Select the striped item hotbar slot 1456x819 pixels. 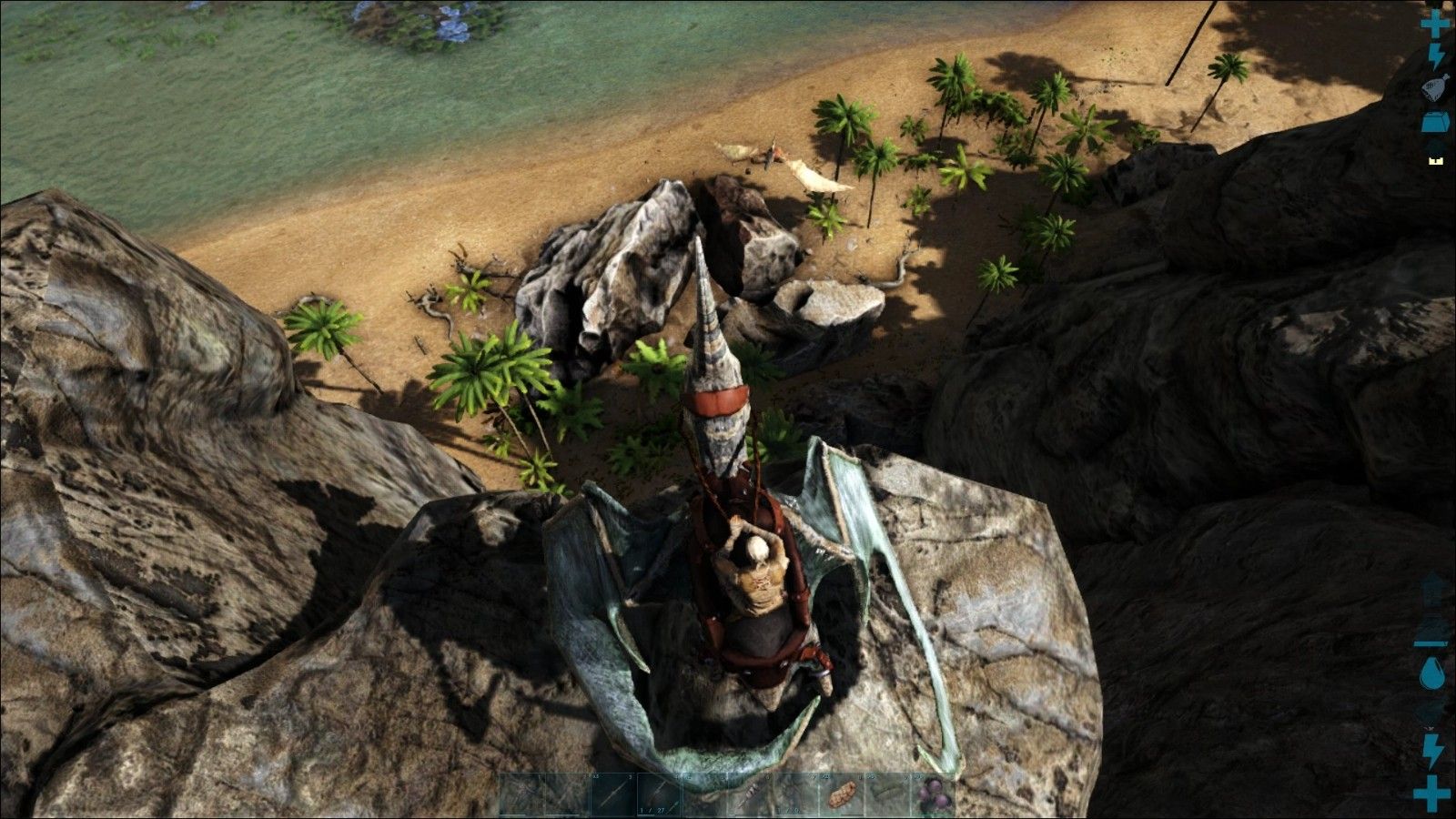pyautogui.click(x=750, y=794)
